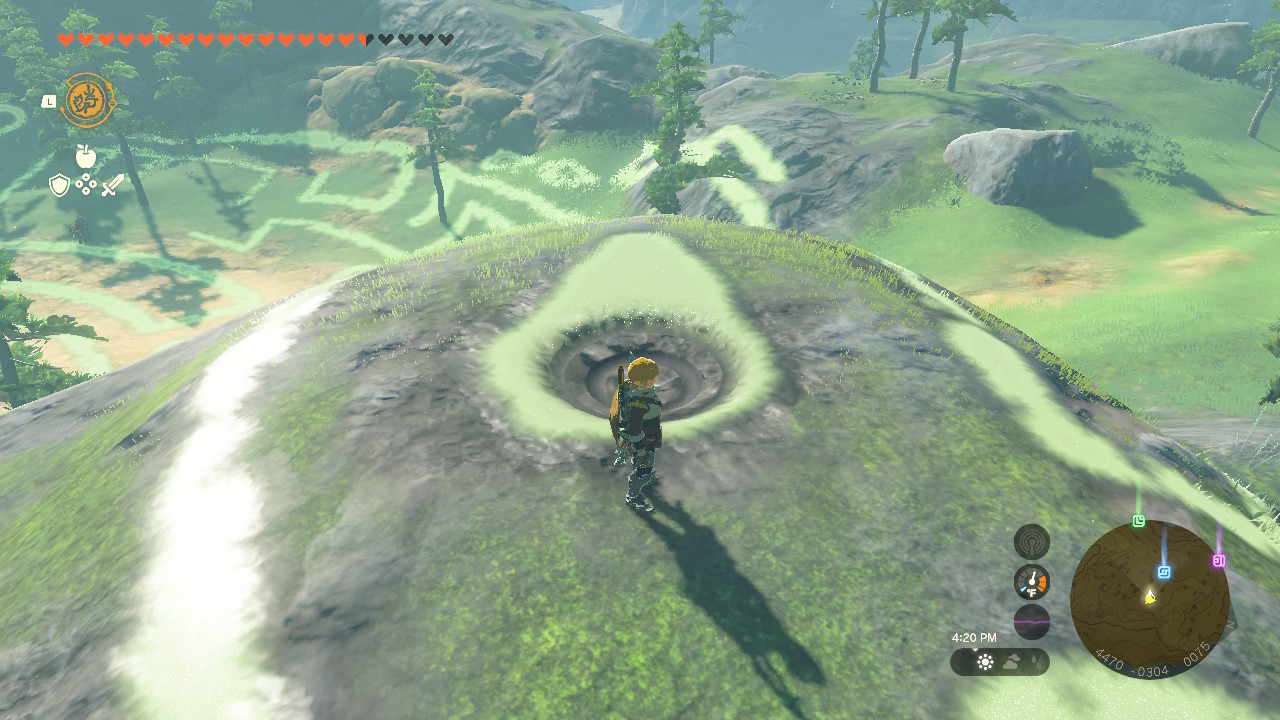Click the purple sound level meter icon
Screen dimensions: 1280x720
point(1032,619)
